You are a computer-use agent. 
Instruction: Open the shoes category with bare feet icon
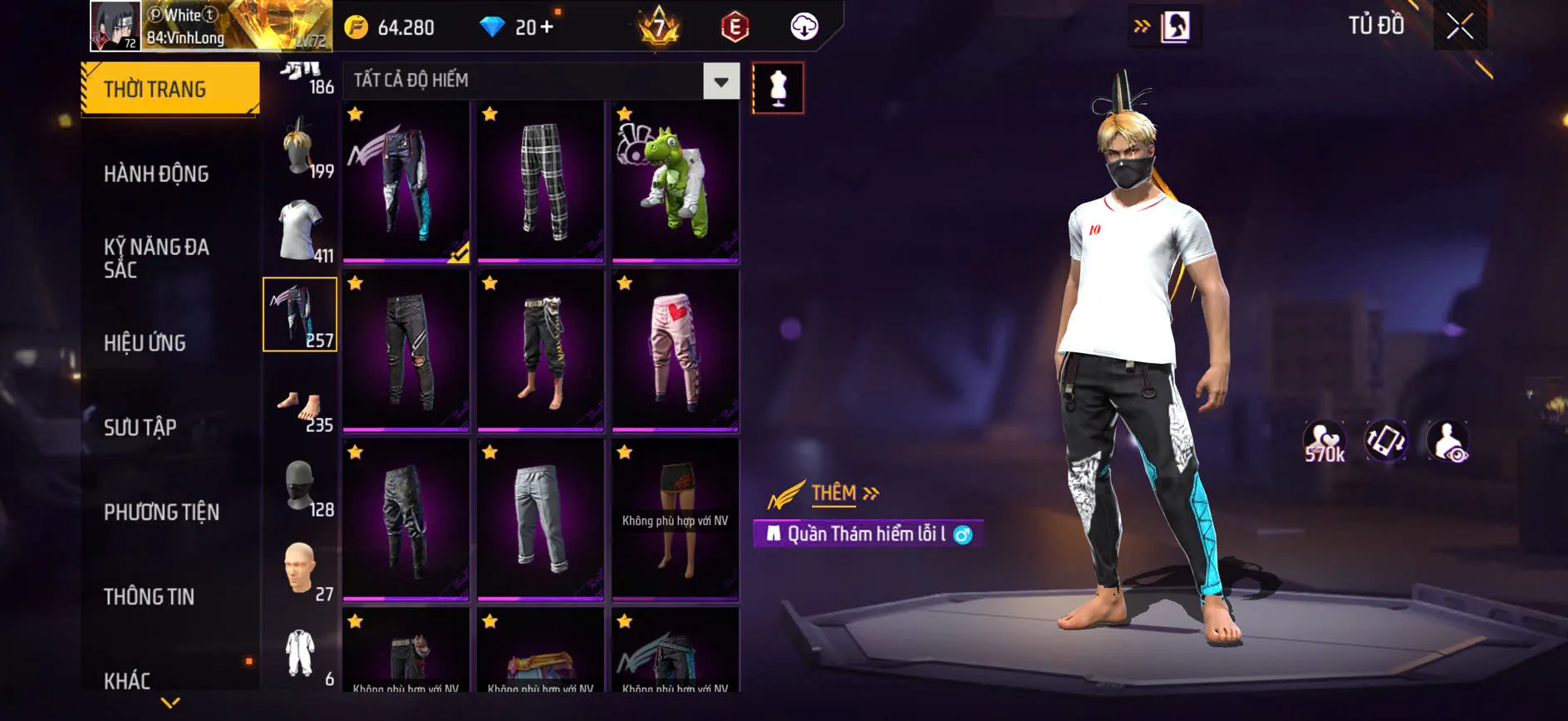click(x=300, y=408)
